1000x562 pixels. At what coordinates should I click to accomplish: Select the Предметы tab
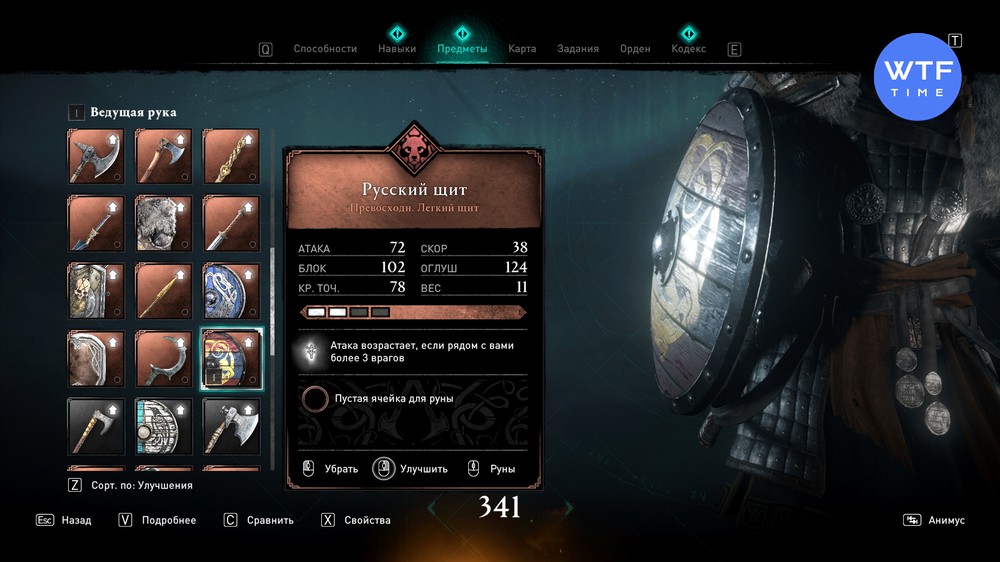(462, 48)
